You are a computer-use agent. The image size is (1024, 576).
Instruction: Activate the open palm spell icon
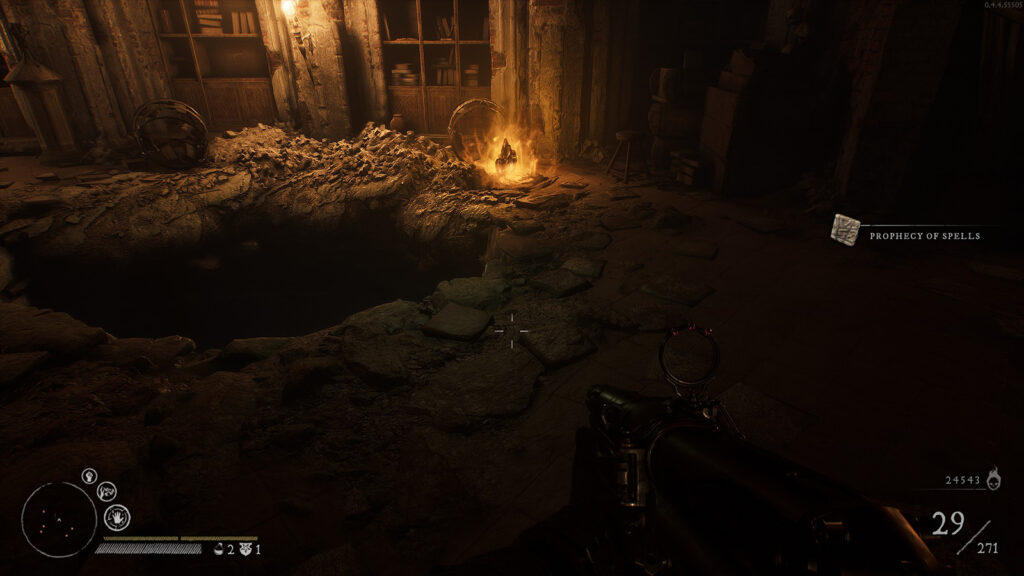(117, 517)
